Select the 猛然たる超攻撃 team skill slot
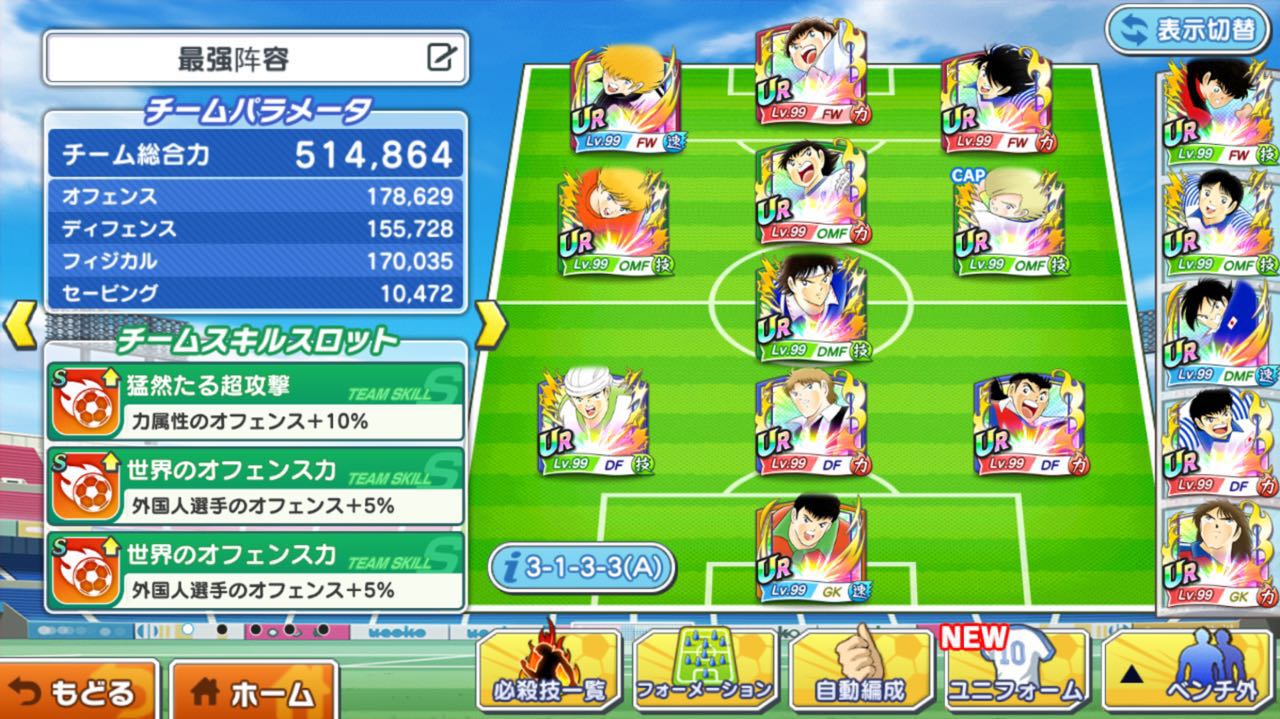This screenshot has width=1280, height=719. [x=255, y=401]
